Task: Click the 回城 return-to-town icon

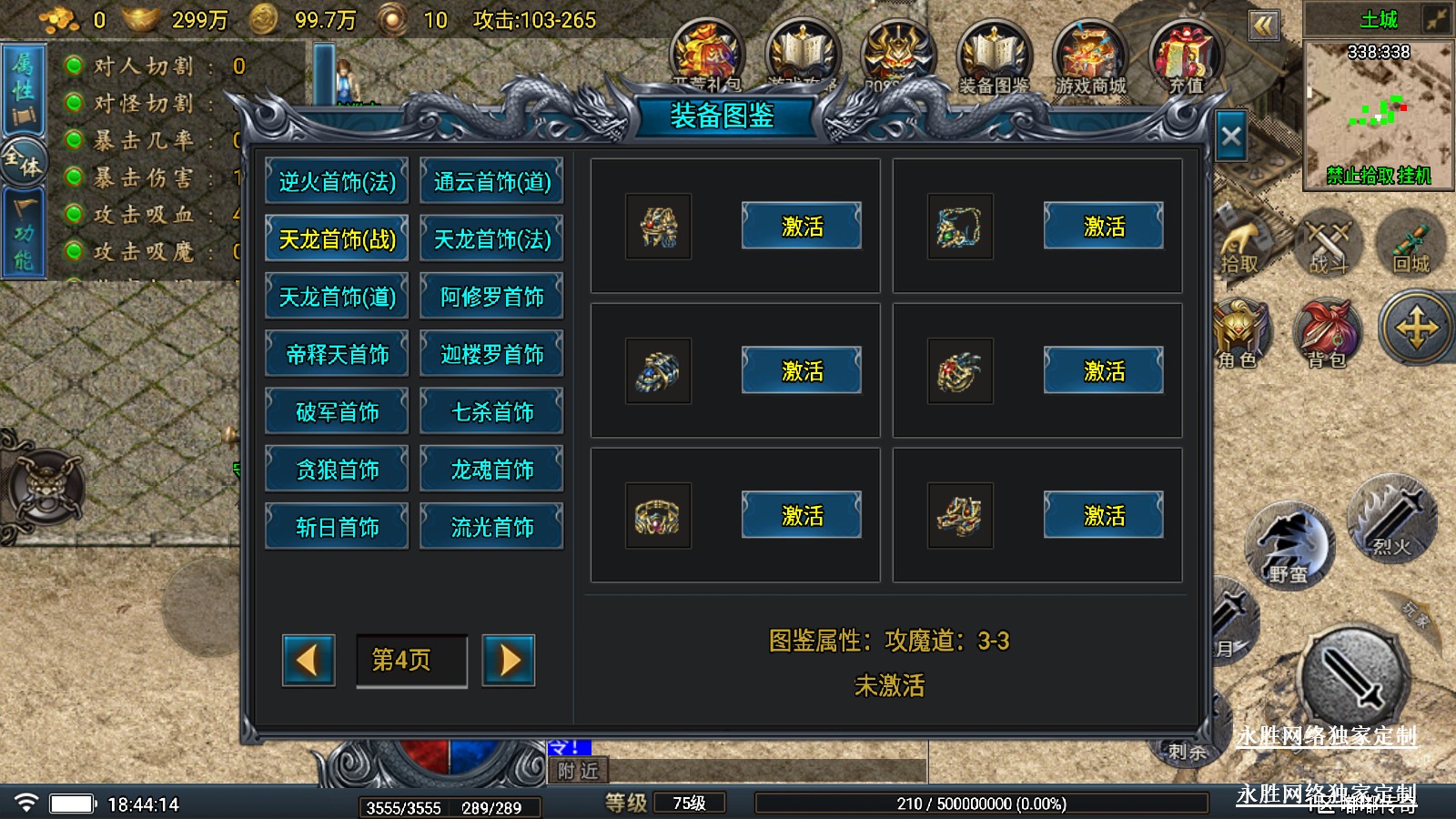Action: [x=1410, y=244]
